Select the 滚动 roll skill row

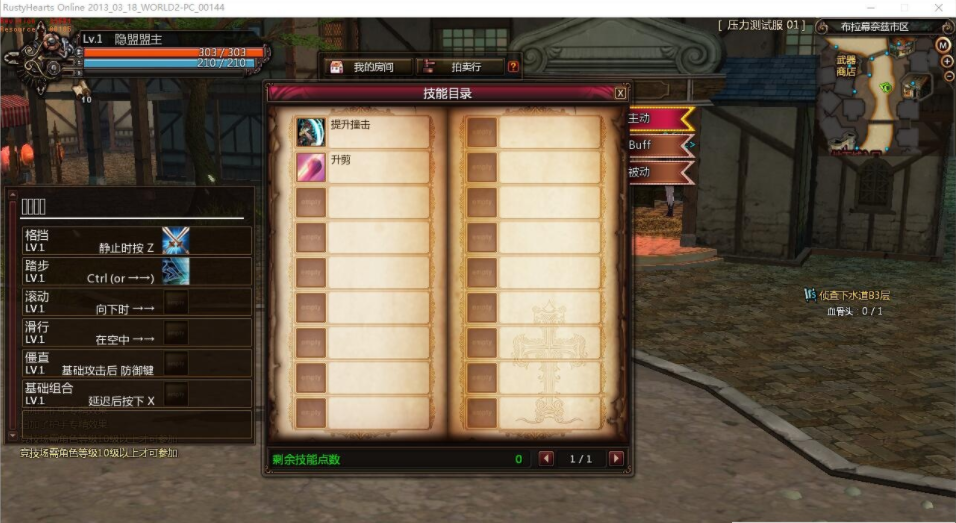point(137,302)
